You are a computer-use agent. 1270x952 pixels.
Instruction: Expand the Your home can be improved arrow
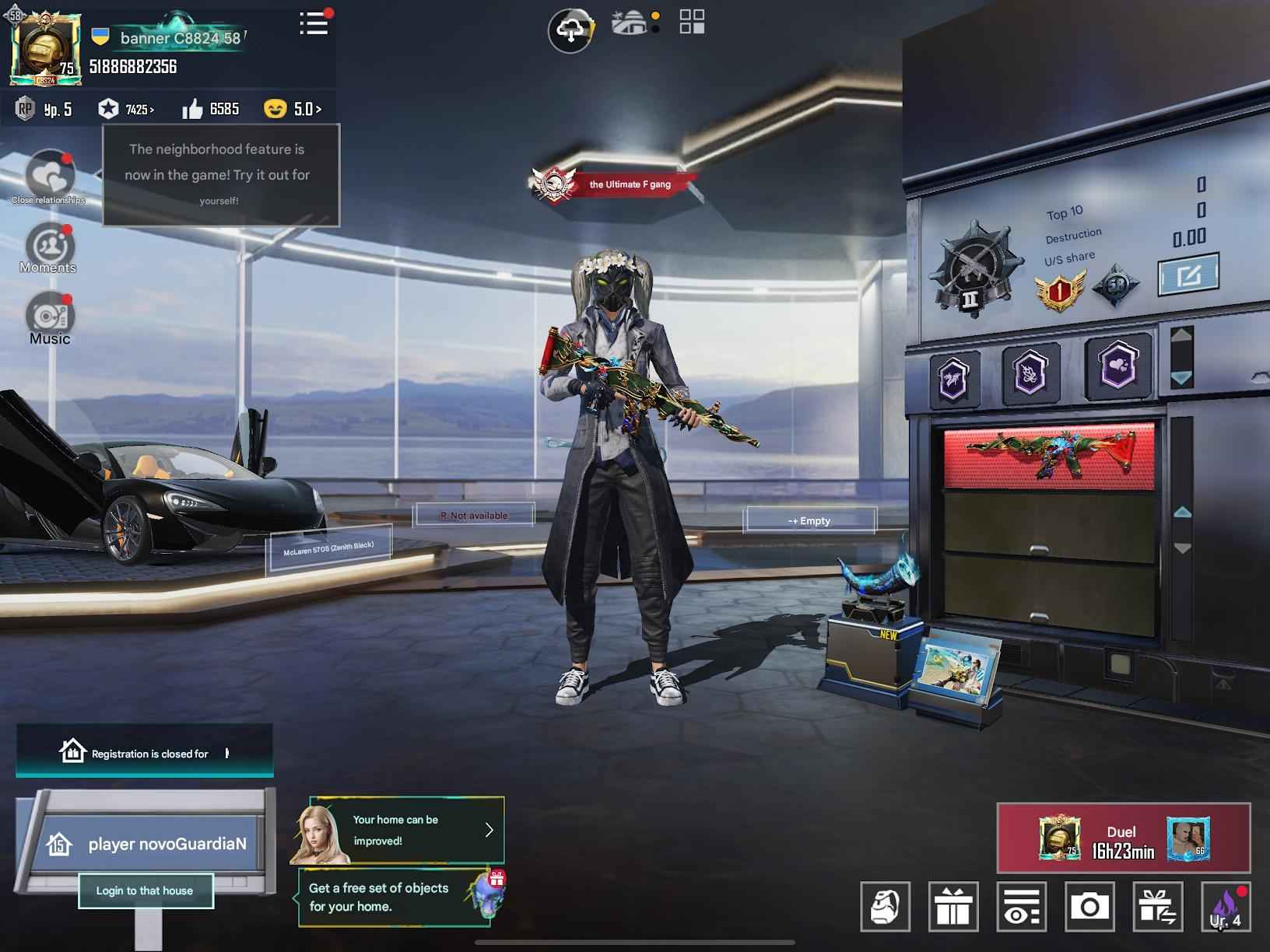click(x=489, y=830)
